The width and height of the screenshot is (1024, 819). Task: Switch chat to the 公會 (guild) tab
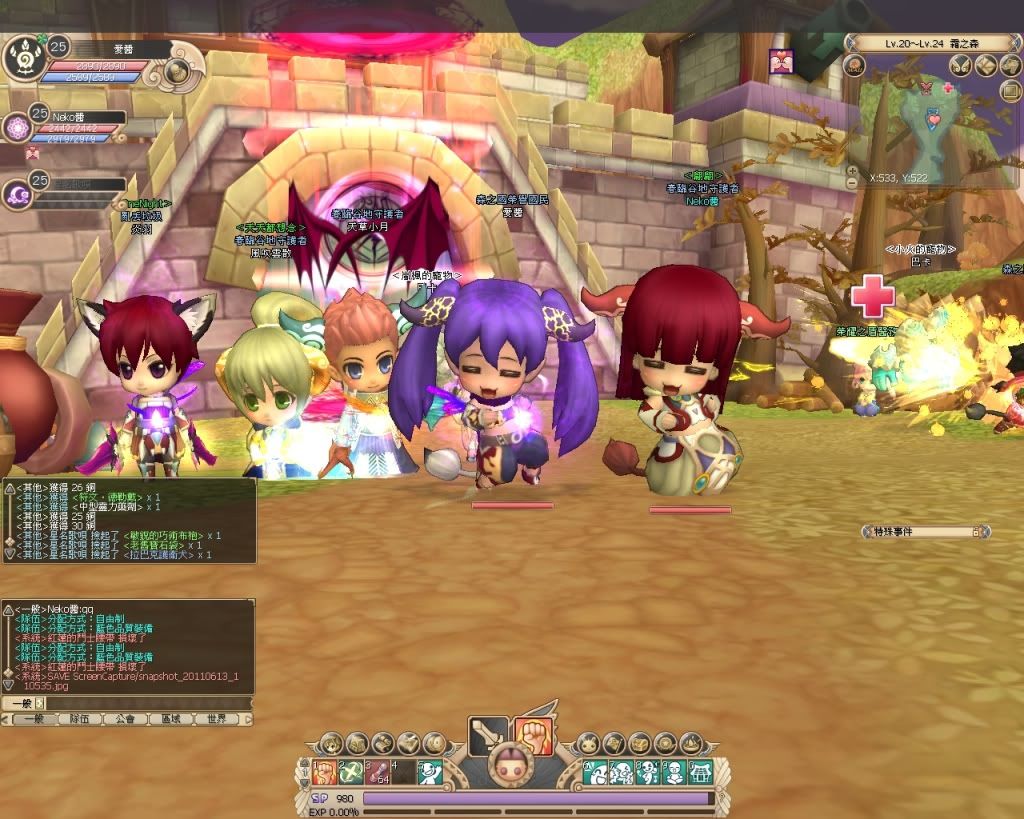[x=124, y=719]
